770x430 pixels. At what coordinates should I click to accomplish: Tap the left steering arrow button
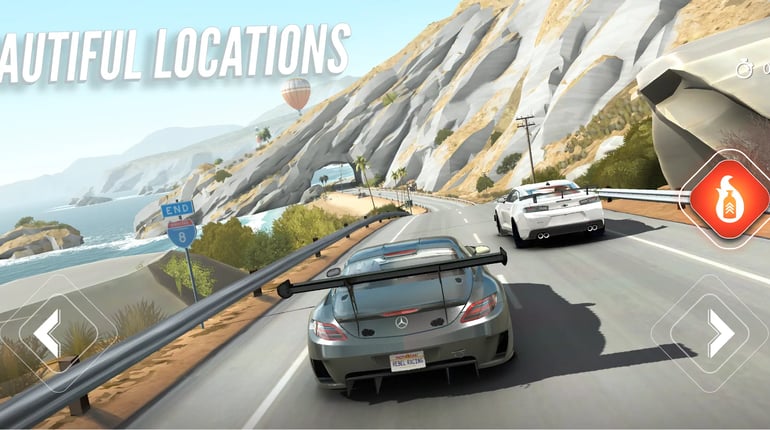pos(48,332)
